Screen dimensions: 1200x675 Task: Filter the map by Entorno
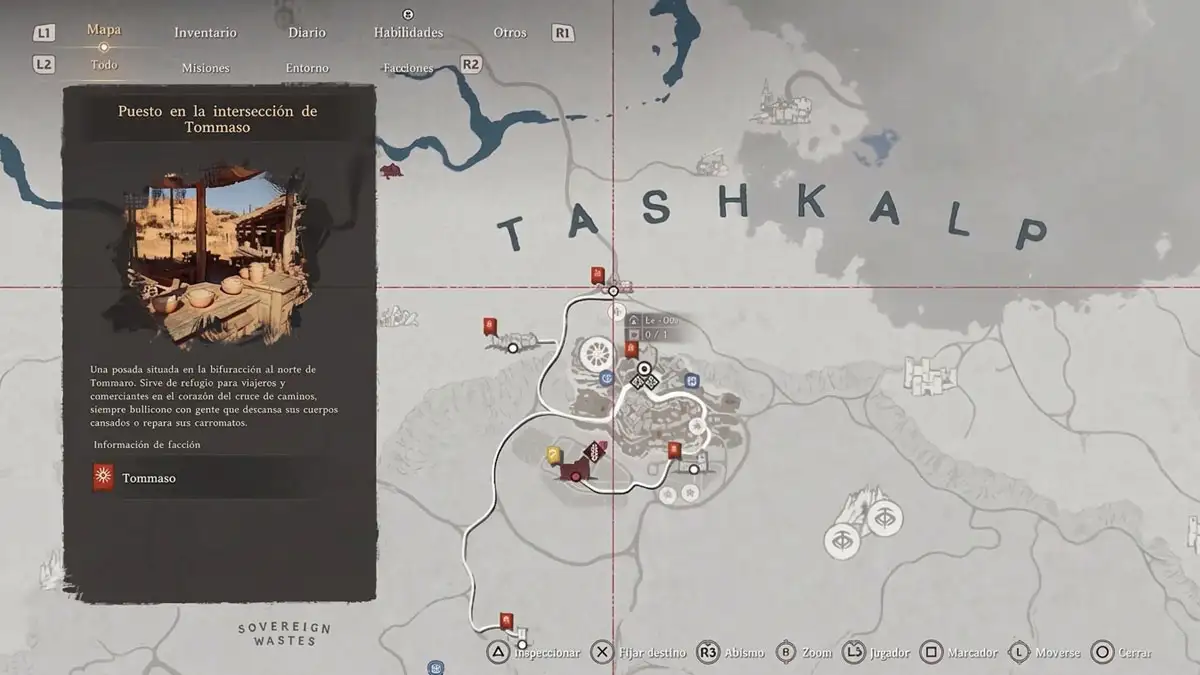click(307, 68)
